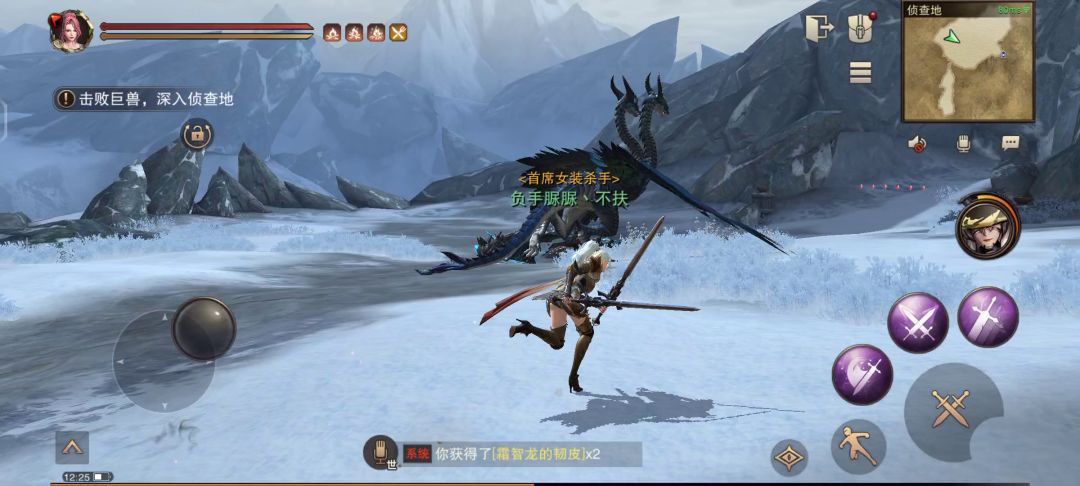Tap the large basic attack button
The image size is (1080, 486).
pyautogui.click(x=951, y=410)
